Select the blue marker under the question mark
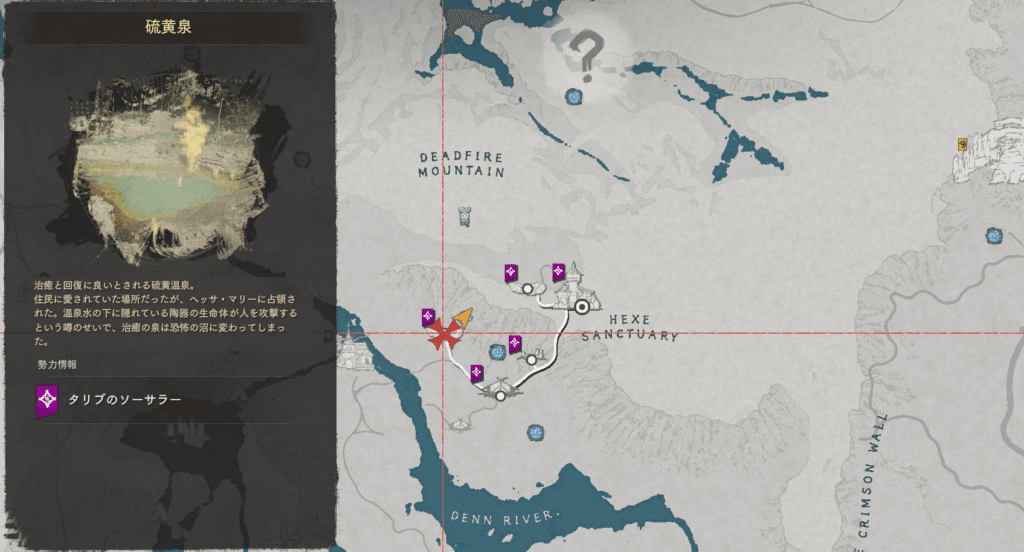This screenshot has height=552, width=1024. pos(574,97)
